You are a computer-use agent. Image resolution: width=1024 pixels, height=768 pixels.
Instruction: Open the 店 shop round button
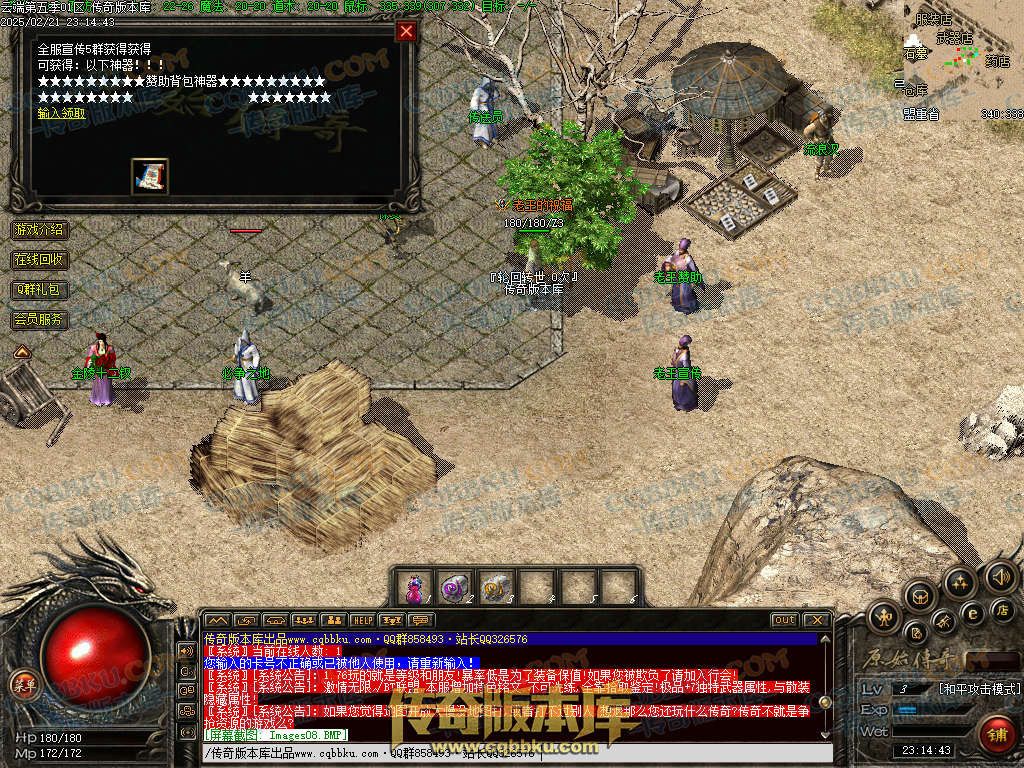[1003, 609]
